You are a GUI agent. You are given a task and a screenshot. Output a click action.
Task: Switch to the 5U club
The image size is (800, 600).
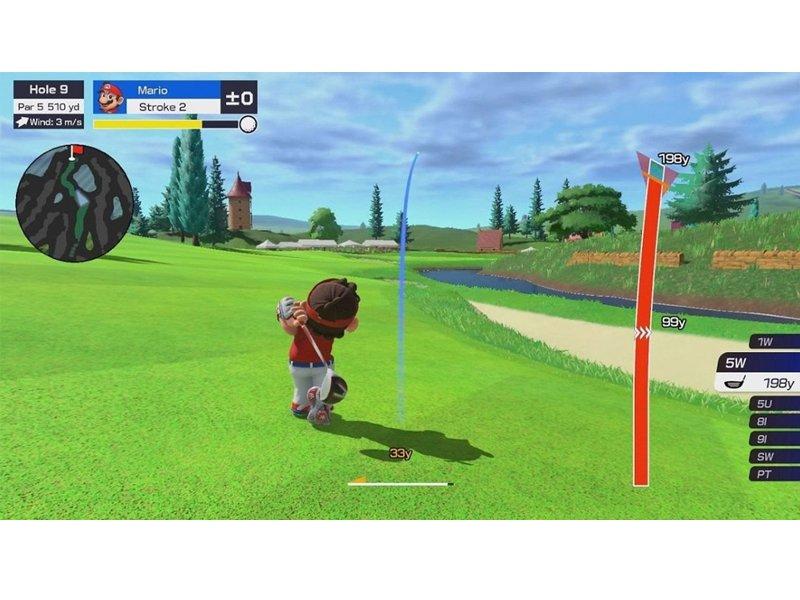pyautogui.click(x=773, y=405)
